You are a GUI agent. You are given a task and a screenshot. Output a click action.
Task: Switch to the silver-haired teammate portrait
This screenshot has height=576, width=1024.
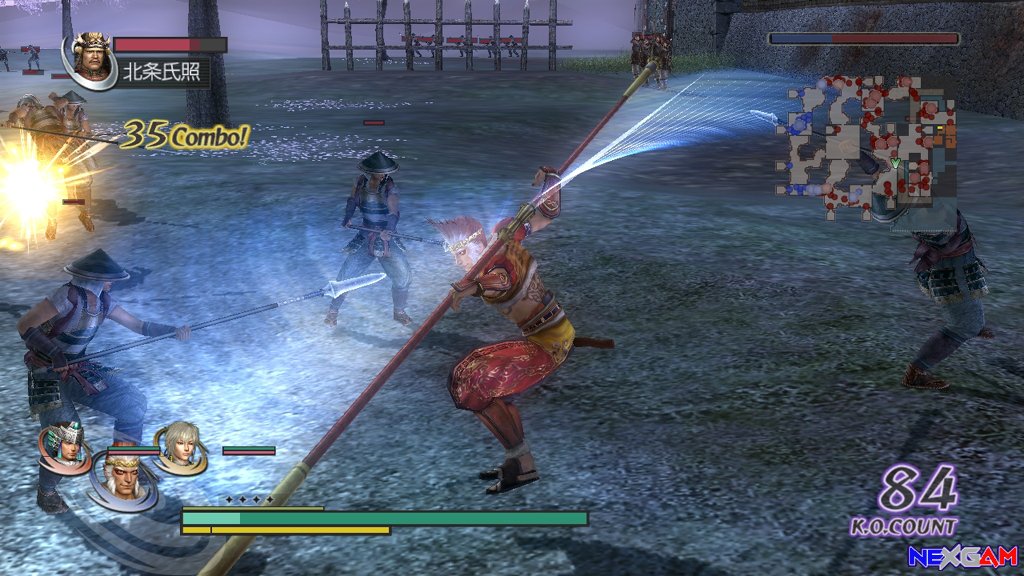tap(181, 446)
